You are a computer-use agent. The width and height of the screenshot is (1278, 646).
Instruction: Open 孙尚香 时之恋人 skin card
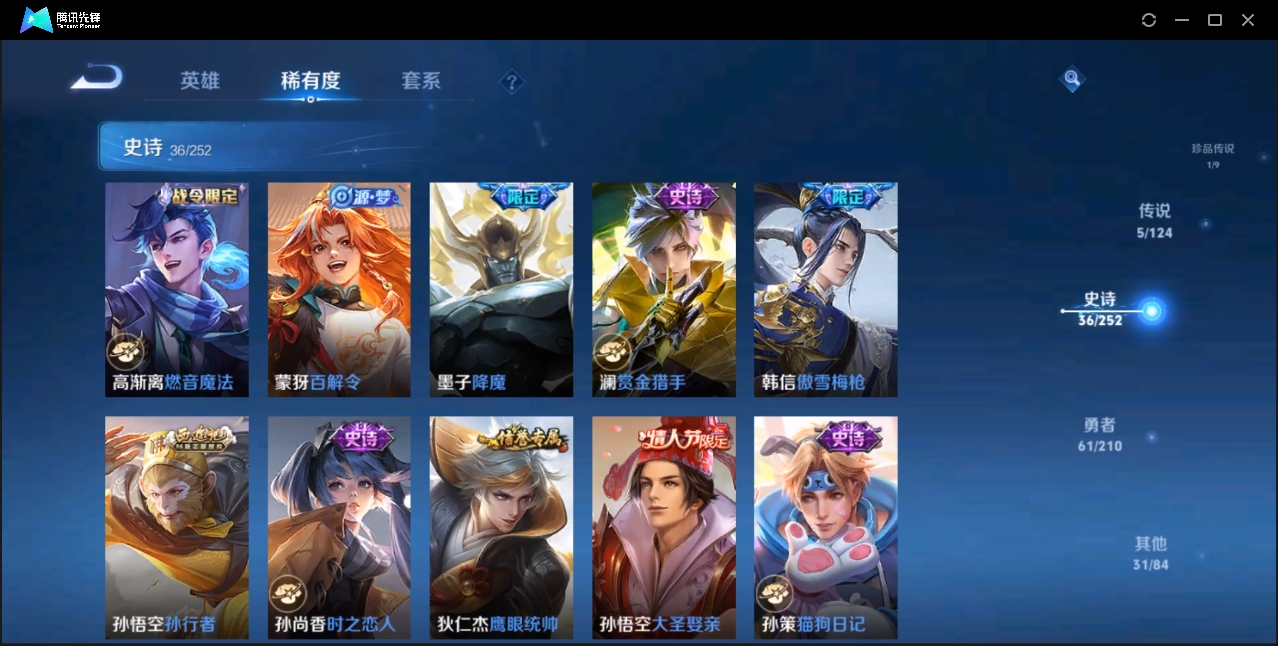point(339,527)
